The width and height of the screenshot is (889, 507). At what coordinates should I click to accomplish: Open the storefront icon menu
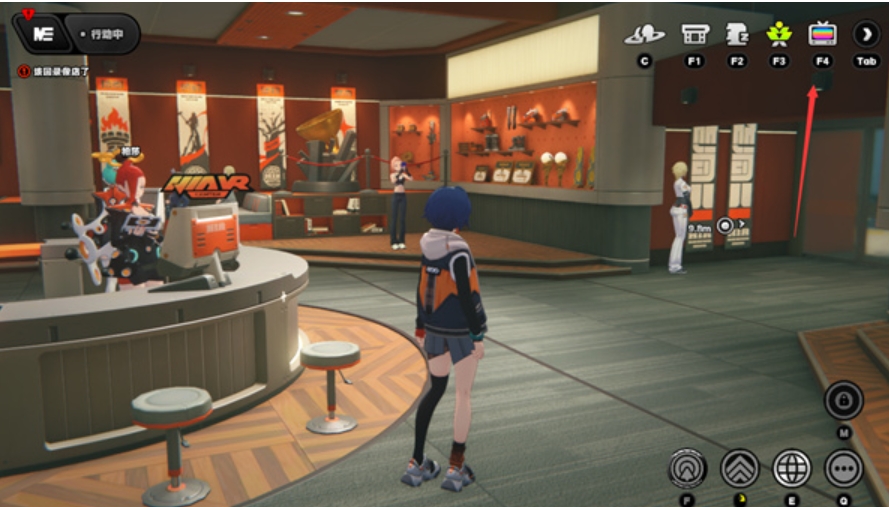[x=695, y=34]
